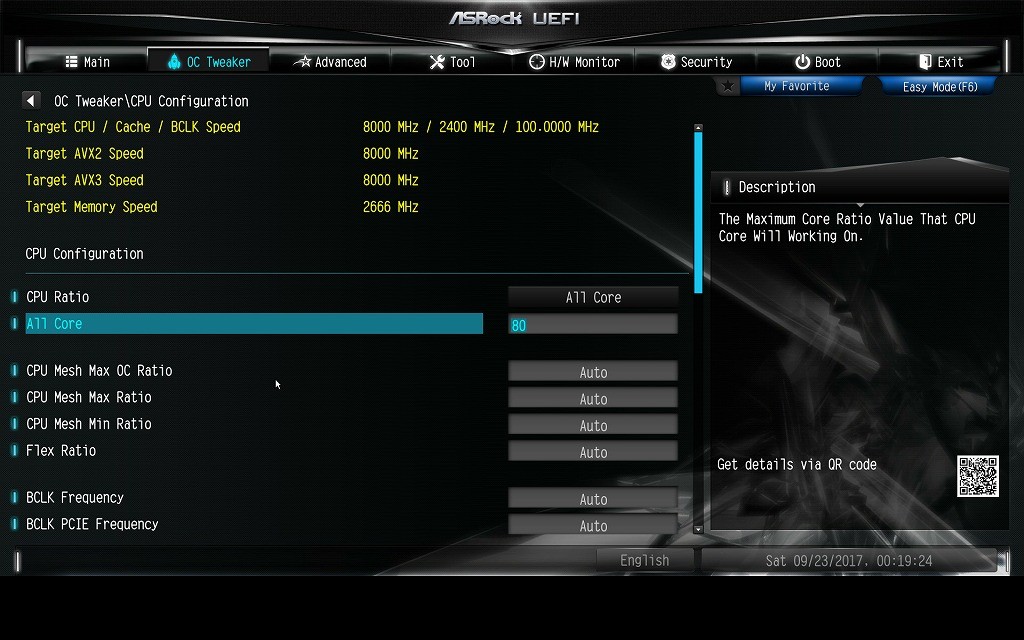Viewport: 1024px width, 640px height.
Task: Open the English language selector
Action: tap(644, 561)
